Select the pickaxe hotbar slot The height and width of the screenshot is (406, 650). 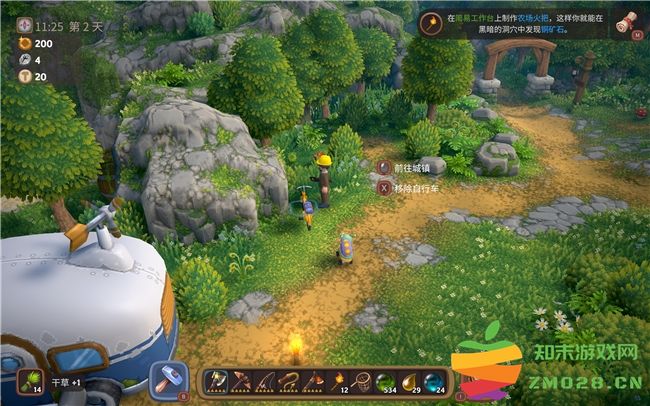tap(241, 381)
